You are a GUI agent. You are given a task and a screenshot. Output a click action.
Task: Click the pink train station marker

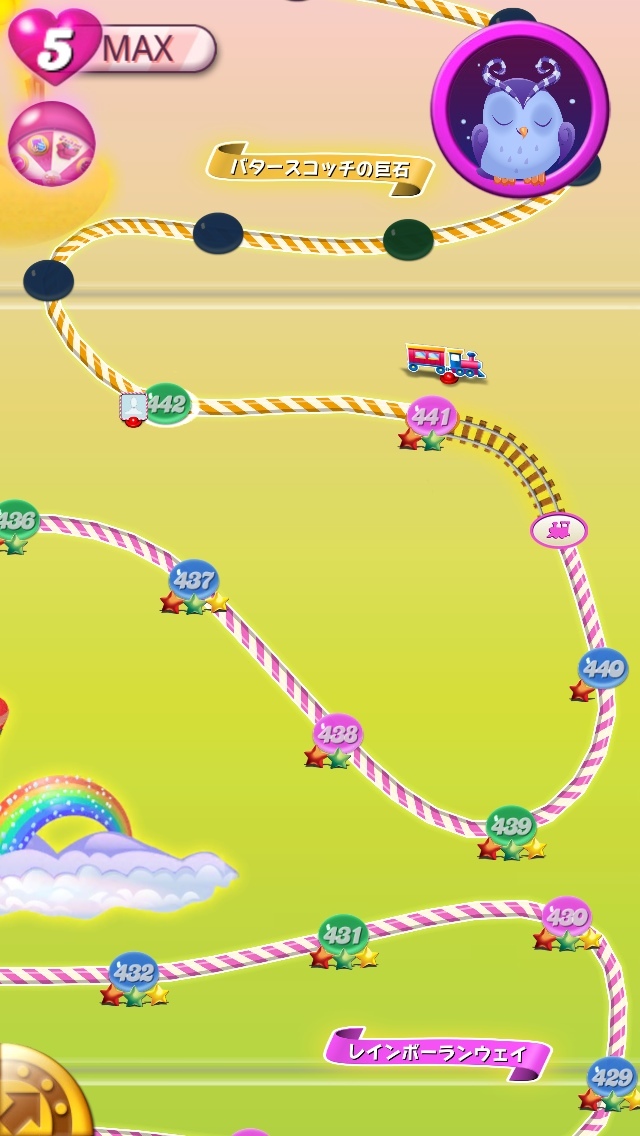pos(558,530)
